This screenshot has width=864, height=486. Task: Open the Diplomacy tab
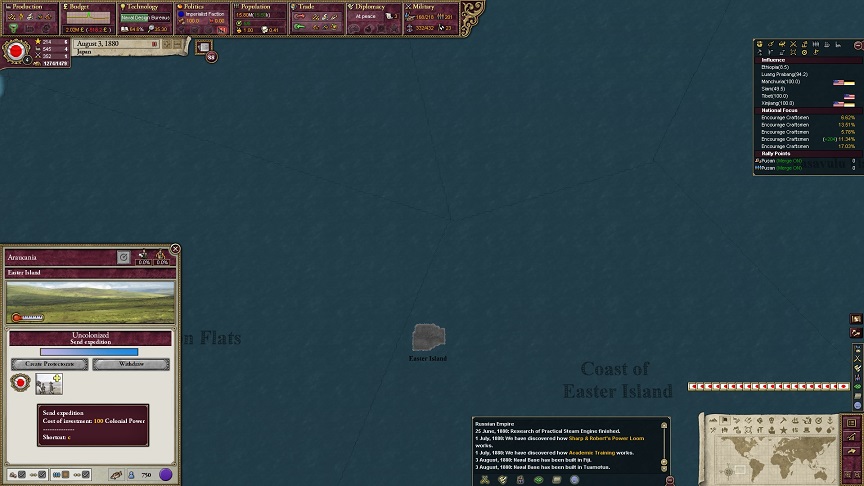375,7
